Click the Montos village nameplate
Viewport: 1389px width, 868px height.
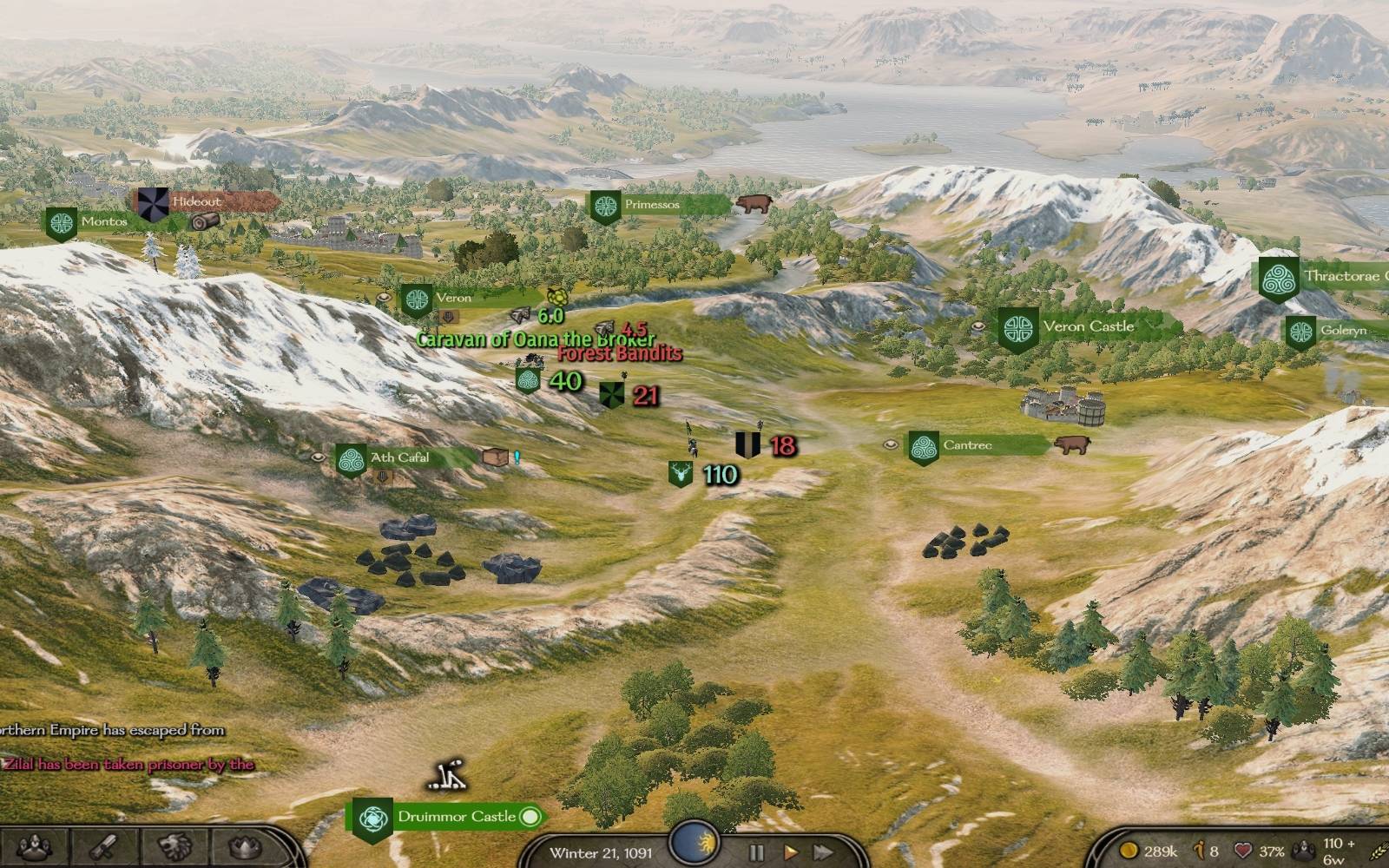103,222
